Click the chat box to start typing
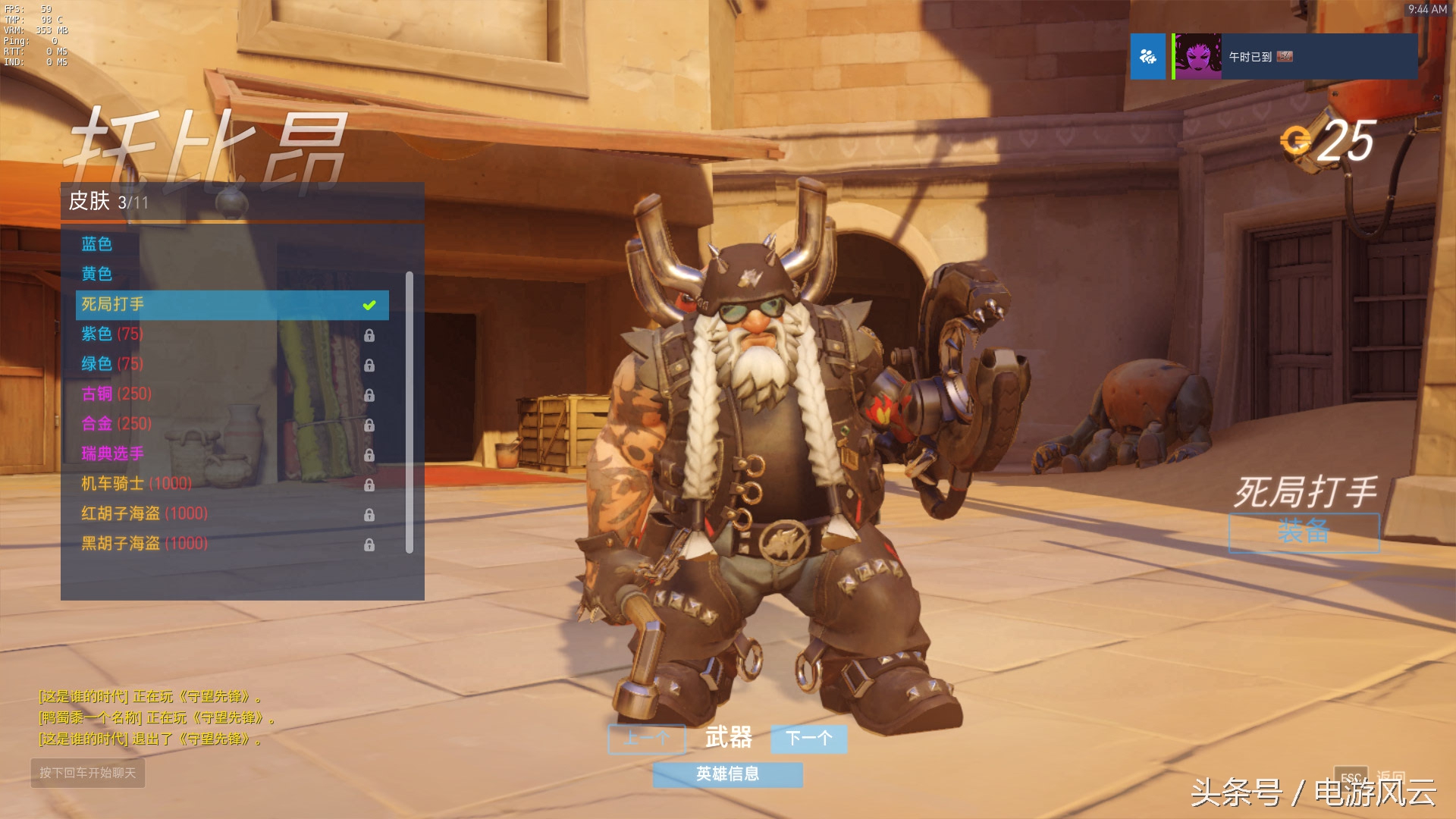This screenshot has height=819, width=1456. tap(88, 773)
